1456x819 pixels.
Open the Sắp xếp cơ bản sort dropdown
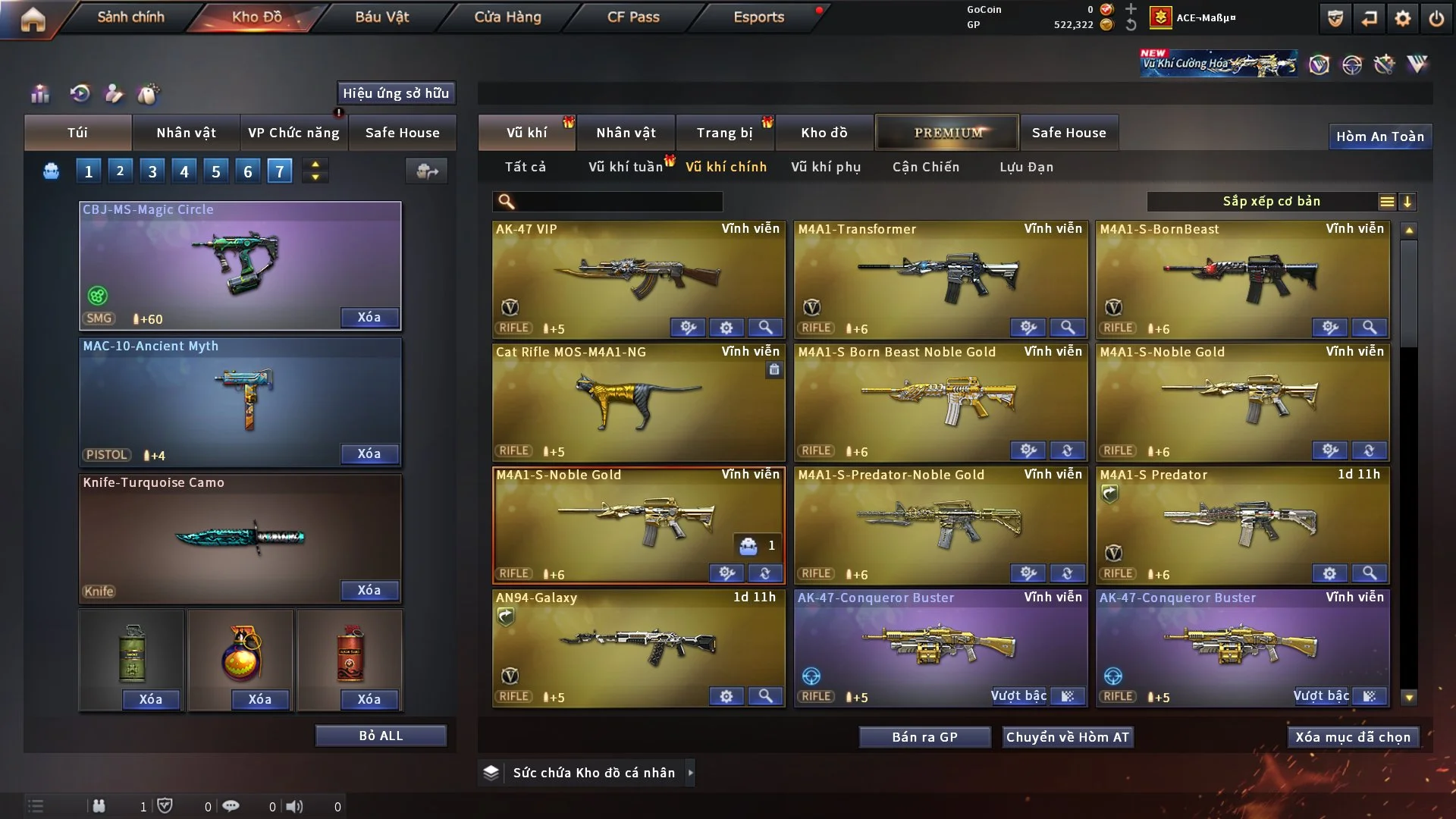[1271, 202]
